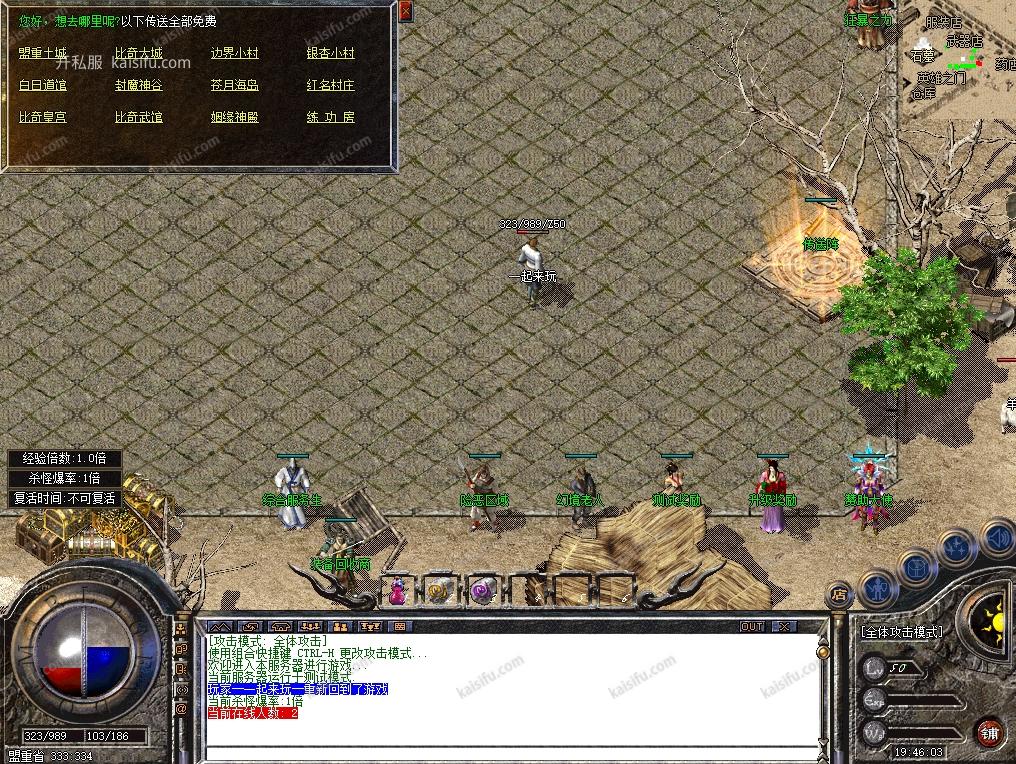Travel to 姻缘神殿
Screen dimensions: 1016x764
click(x=234, y=117)
